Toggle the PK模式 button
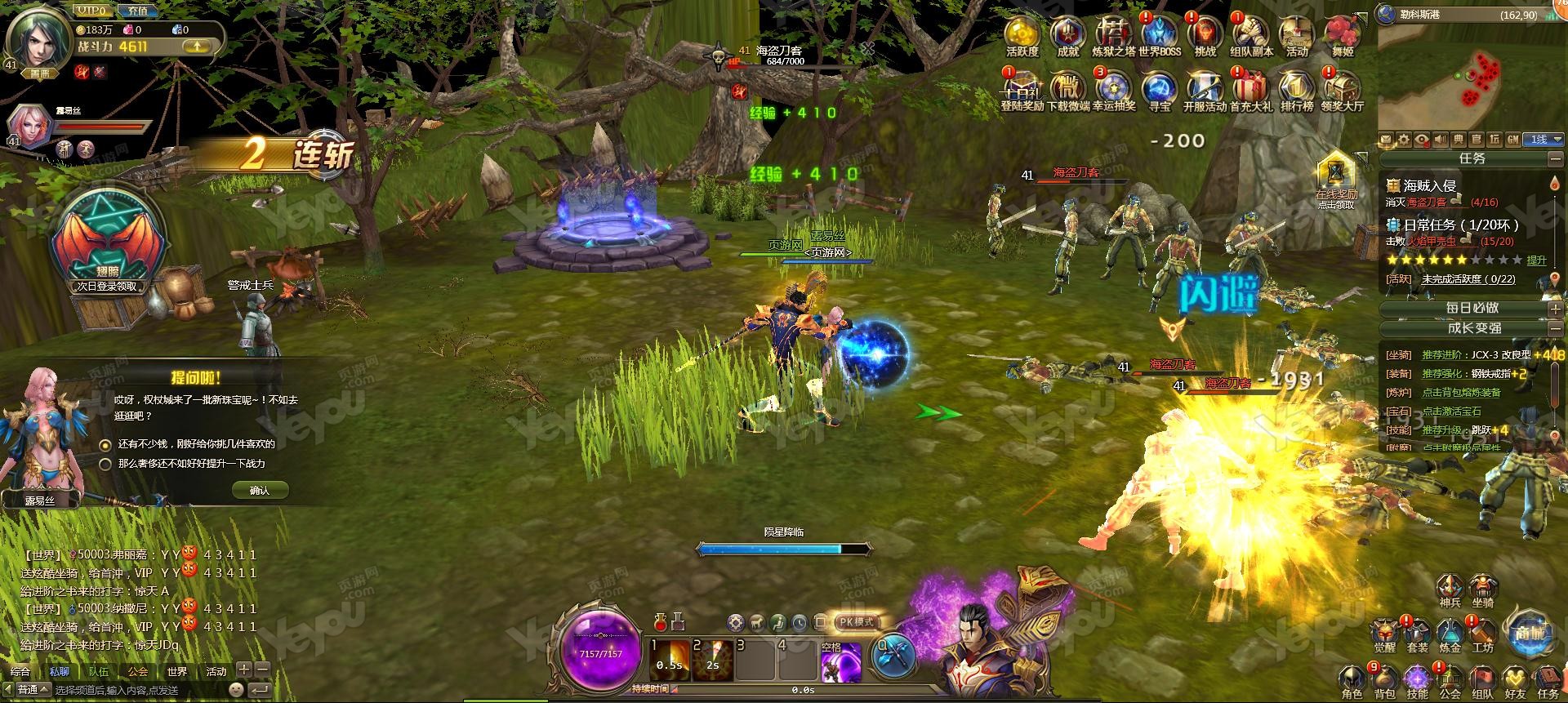This screenshot has width=1568, height=703. coord(856,622)
